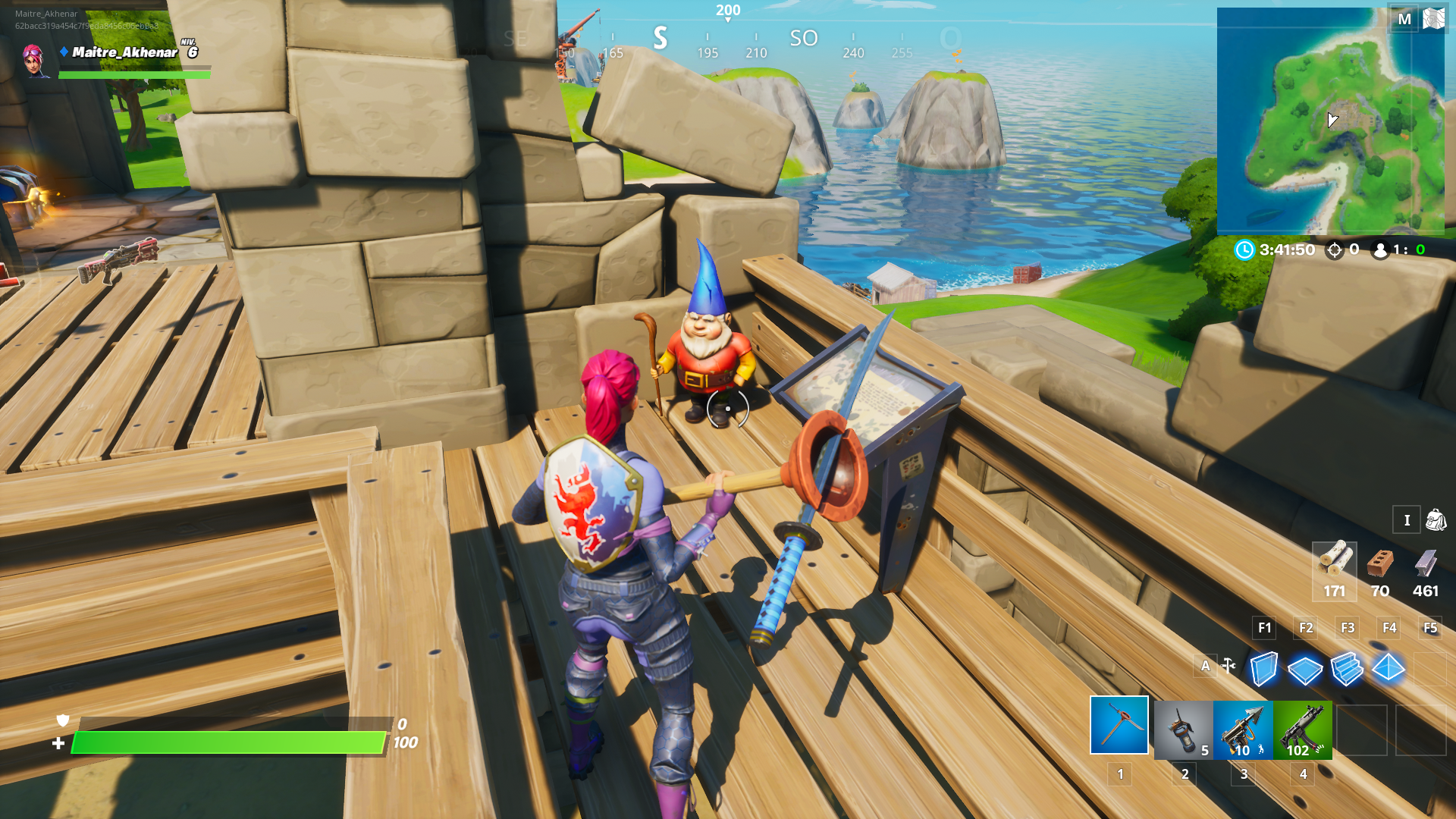
Task: Equip the submachine gun with 102 ammo
Action: [1303, 730]
